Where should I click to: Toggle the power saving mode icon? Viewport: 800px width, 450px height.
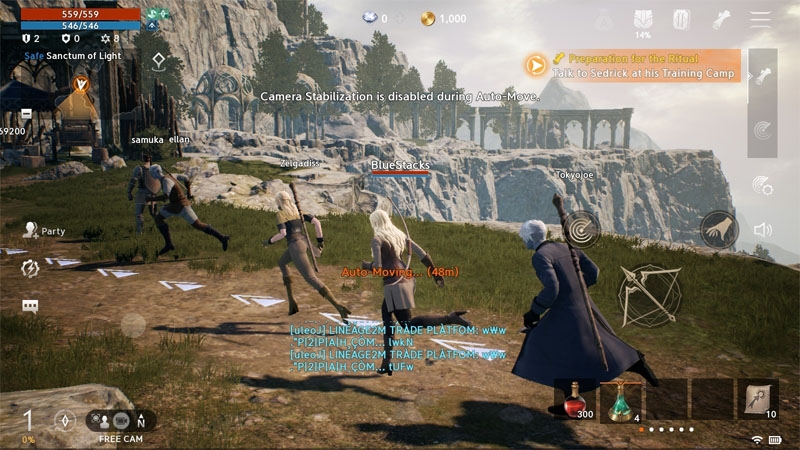coord(30,268)
